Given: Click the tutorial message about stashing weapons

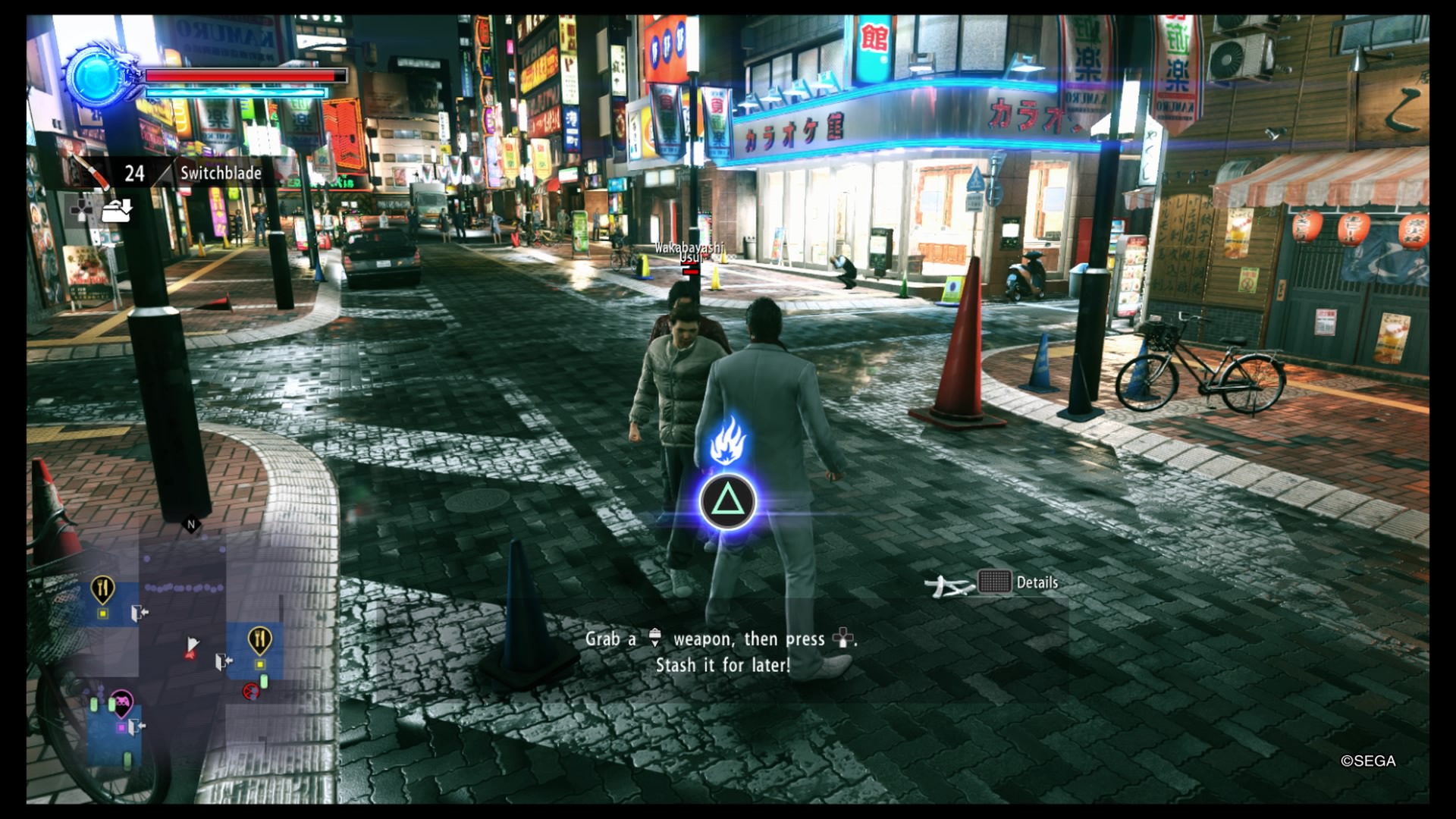Looking at the screenshot, I should click(721, 651).
